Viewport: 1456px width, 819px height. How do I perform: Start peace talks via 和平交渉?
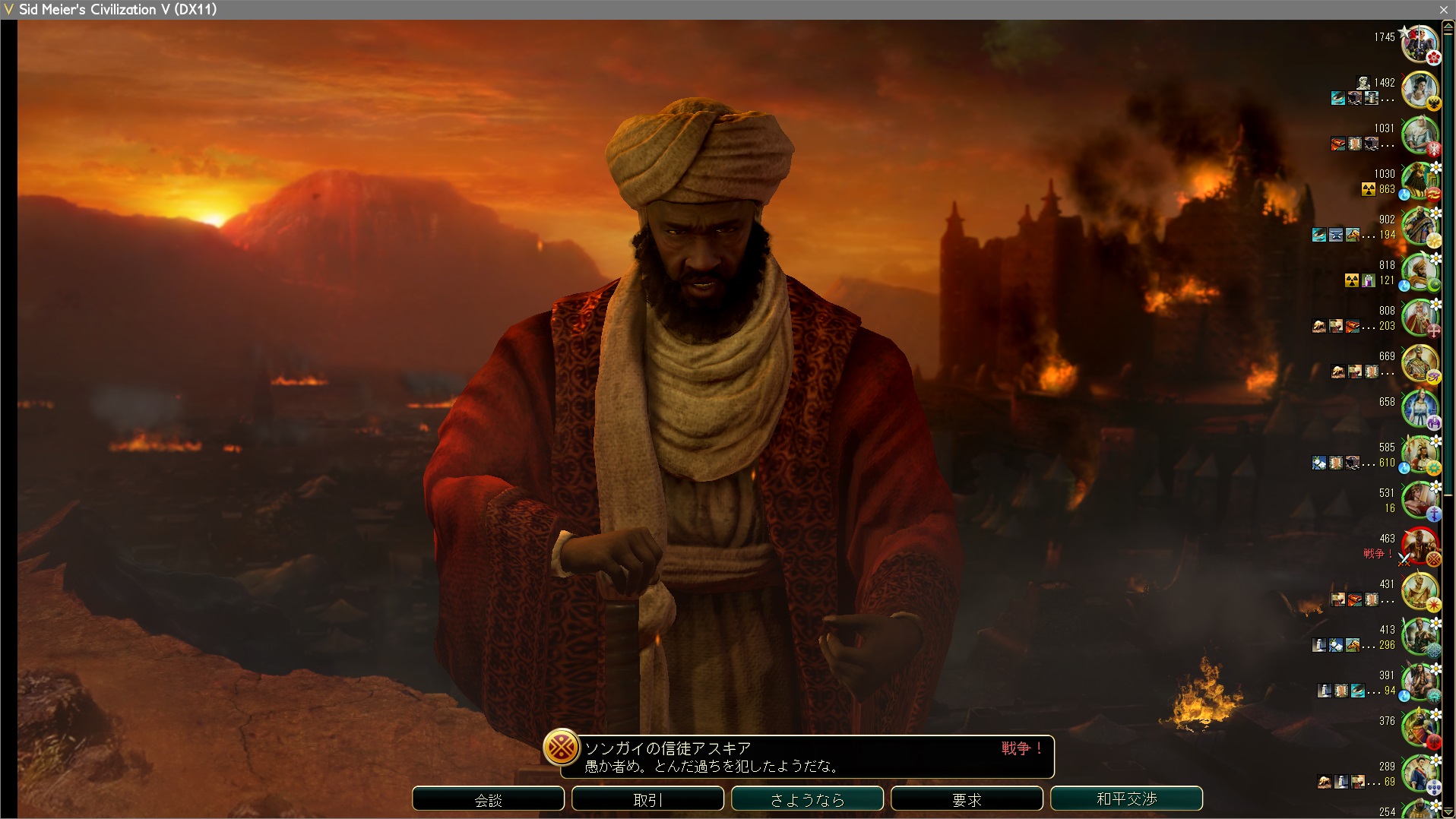tap(1126, 799)
